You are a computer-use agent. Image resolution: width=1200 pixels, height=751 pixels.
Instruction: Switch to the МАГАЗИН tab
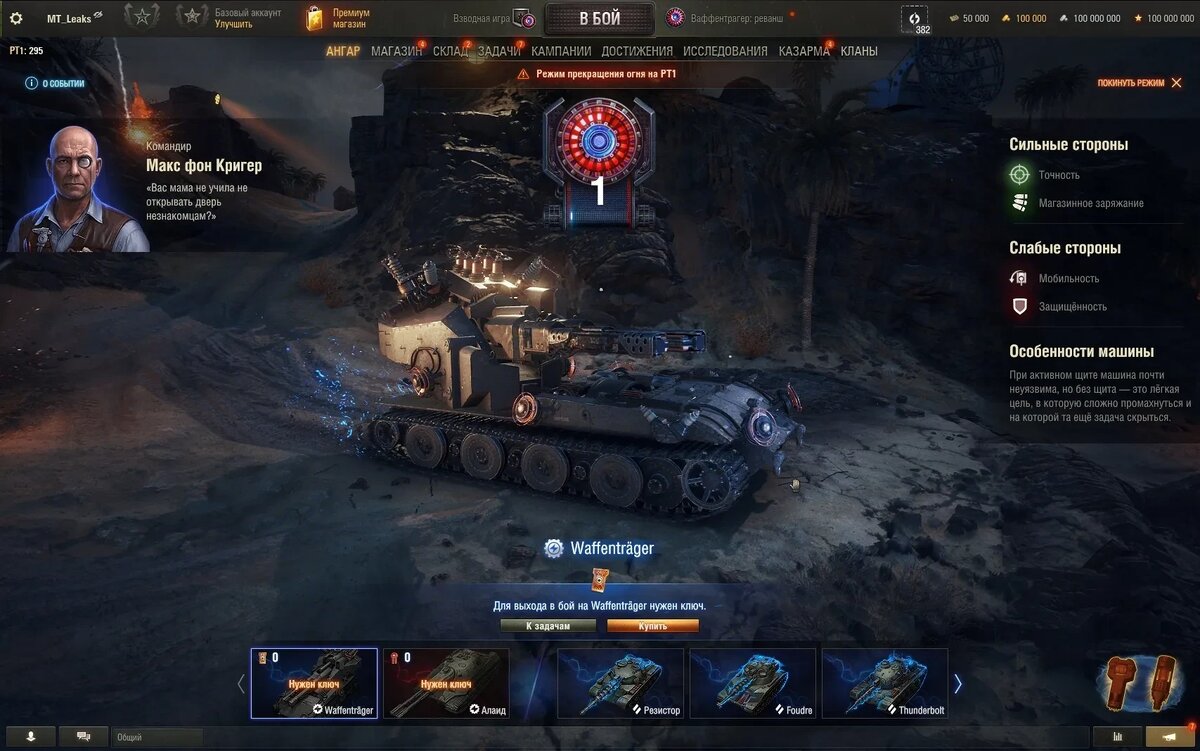click(x=396, y=51)
